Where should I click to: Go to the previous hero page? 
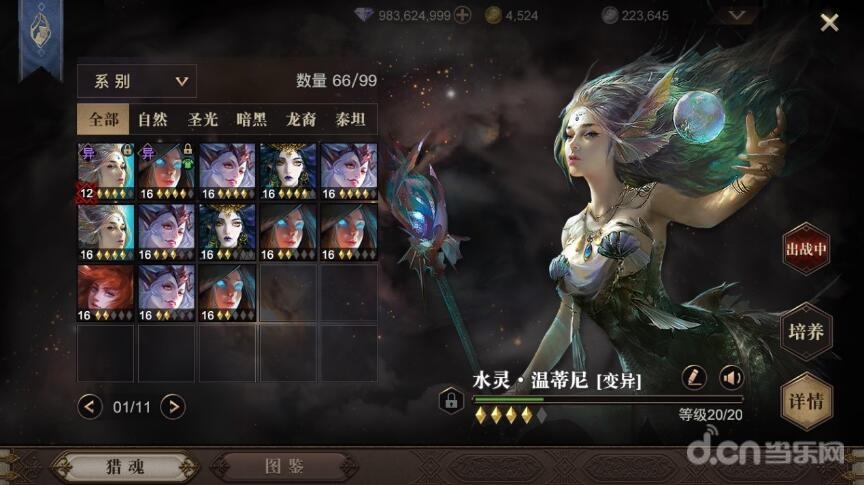click(90, 406)
